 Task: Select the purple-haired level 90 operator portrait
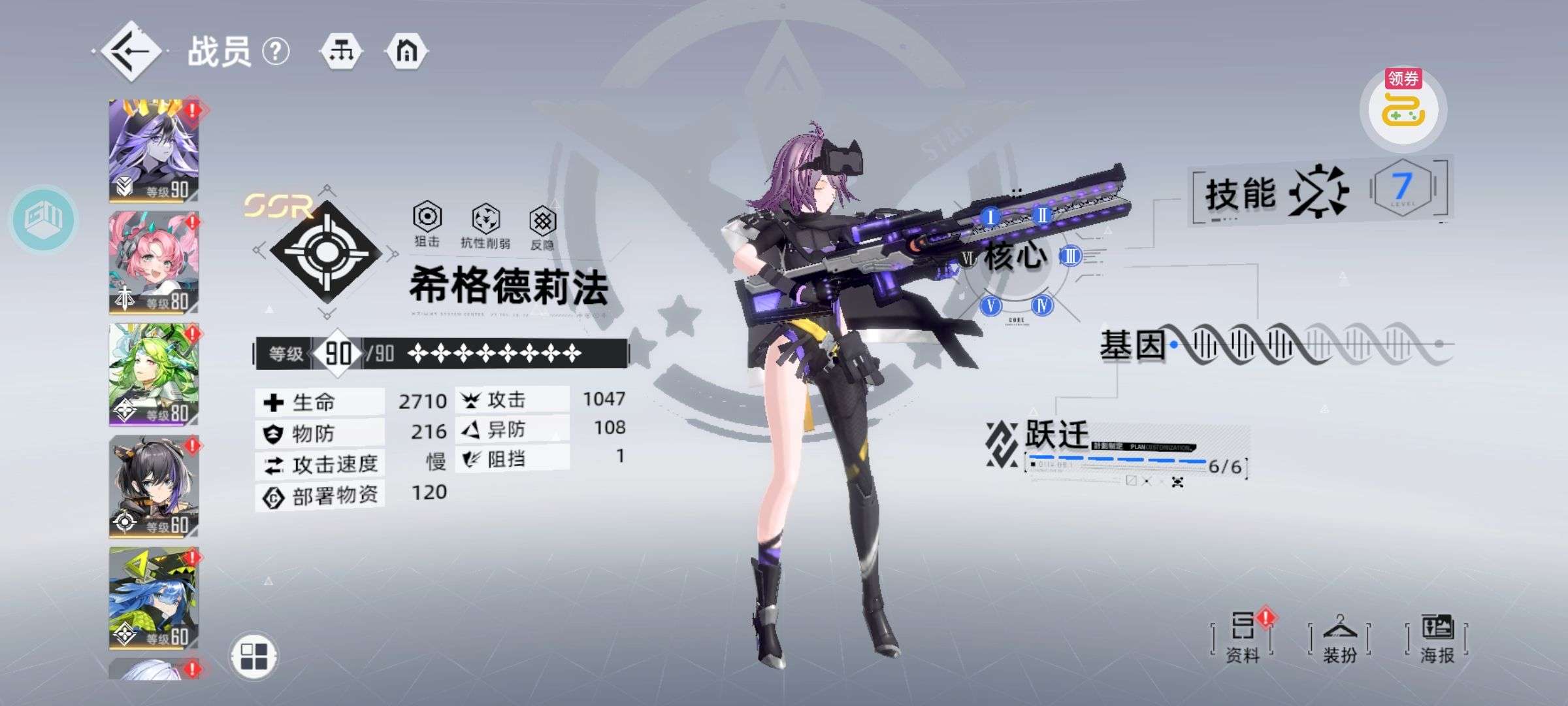(x=154, y=151)
